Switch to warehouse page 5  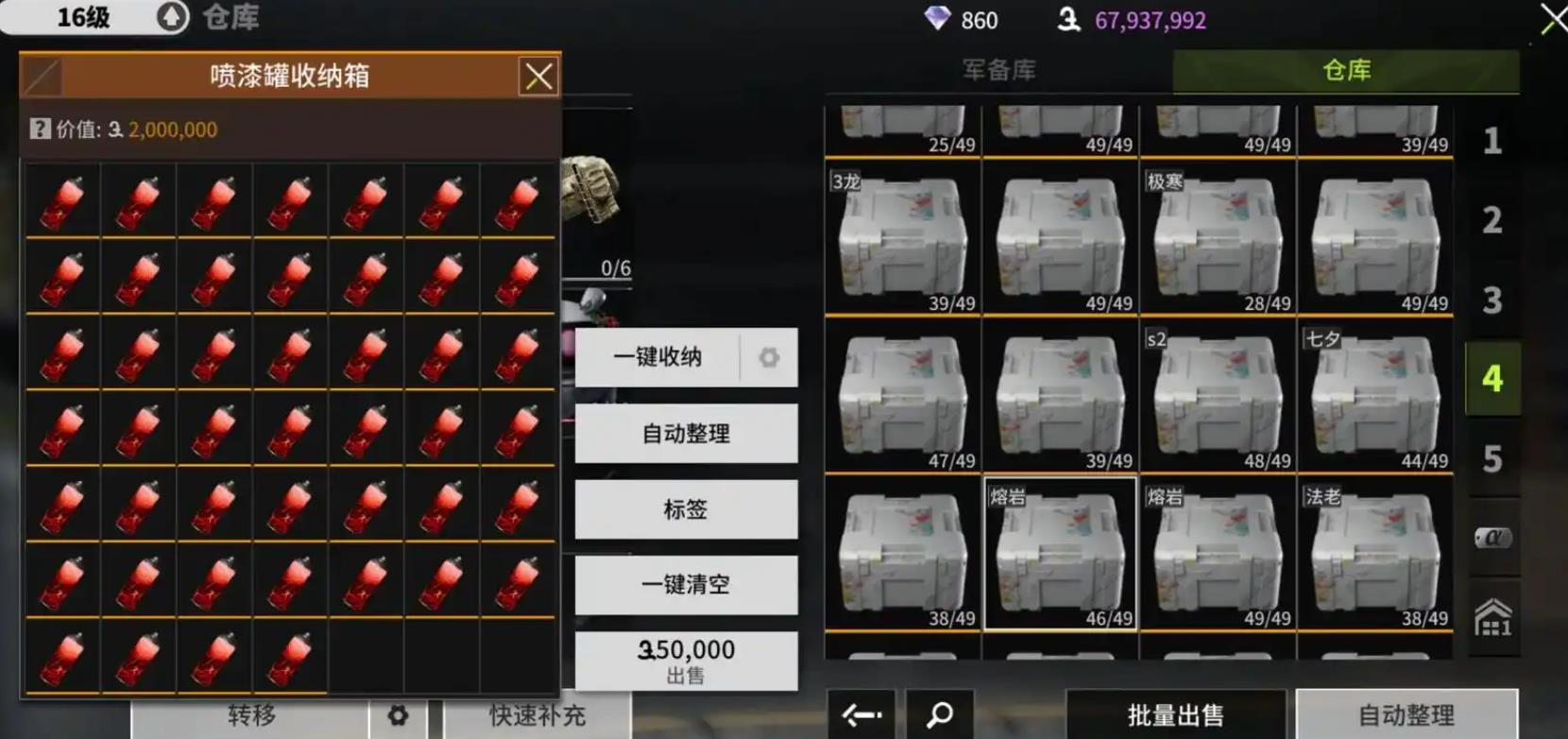pos(1492,457)
